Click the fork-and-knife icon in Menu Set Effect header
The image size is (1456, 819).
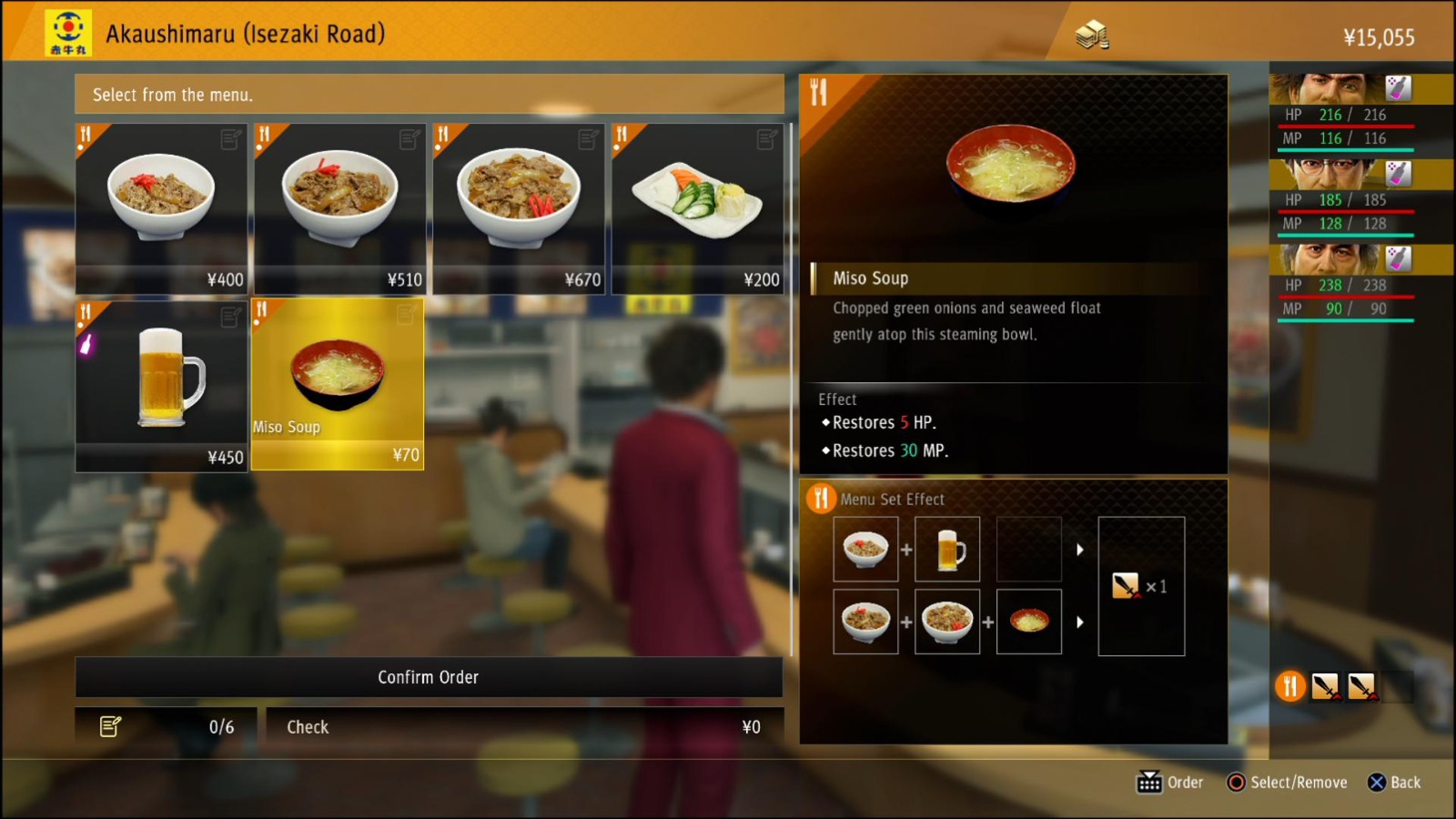click(822, 499)
